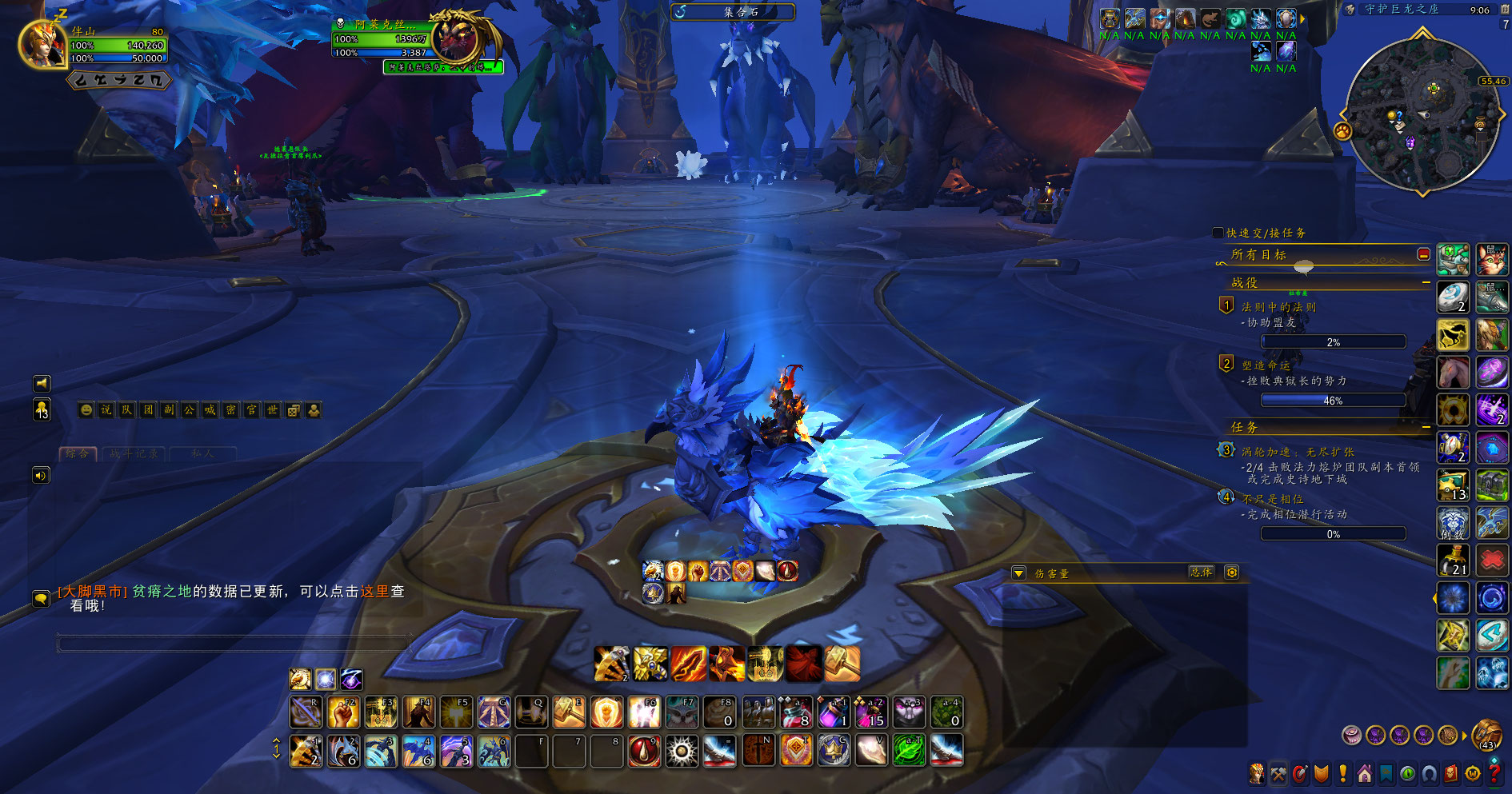Open the 伤害量 damage meter dropdown arrow
The height and width of the screenshot is (794, 1512).
point(1018,573)
